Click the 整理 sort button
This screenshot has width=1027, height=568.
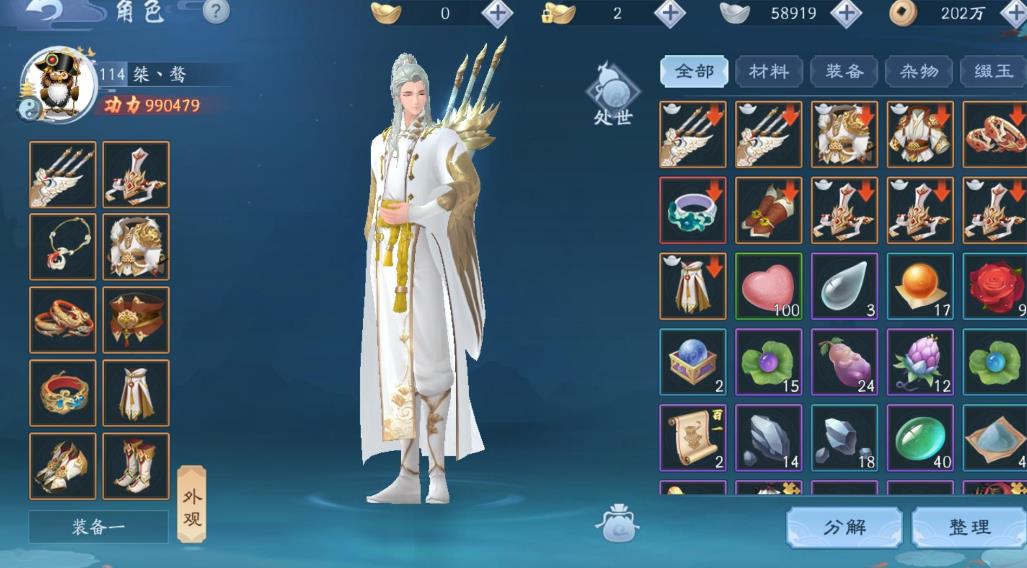[x=968, y=527]
